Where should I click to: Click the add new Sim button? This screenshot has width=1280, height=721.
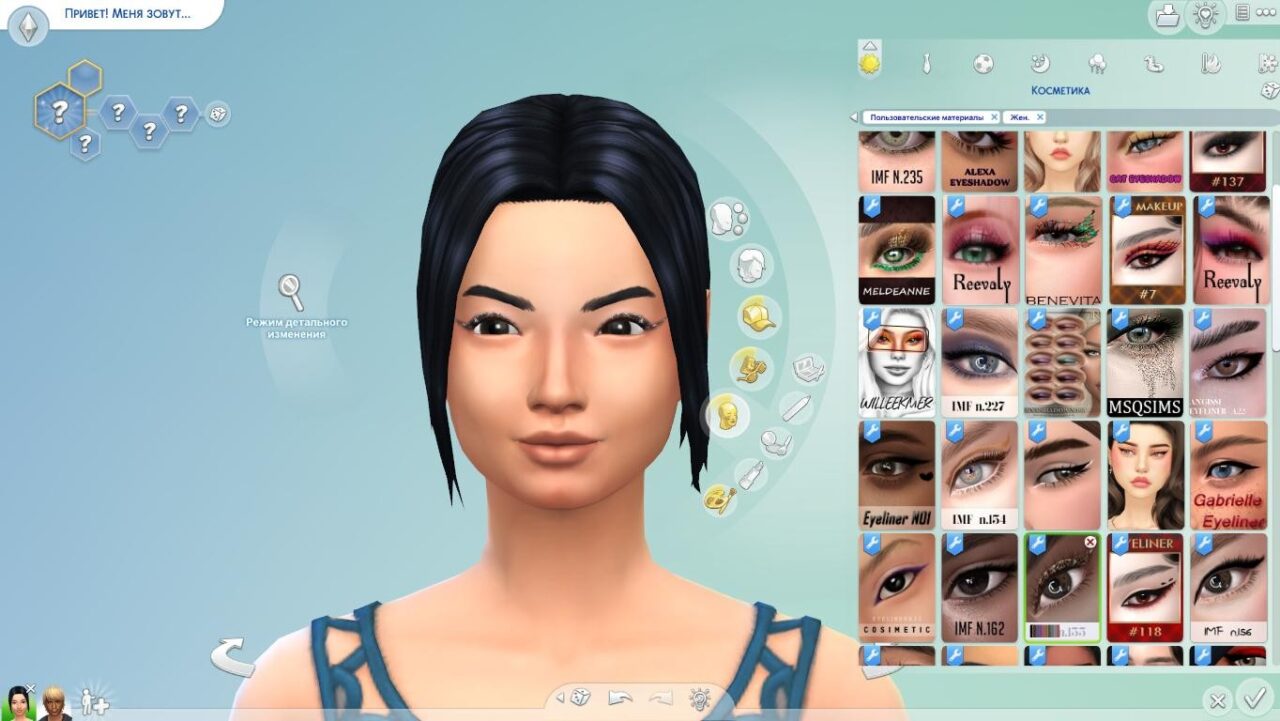pos(94,702)
